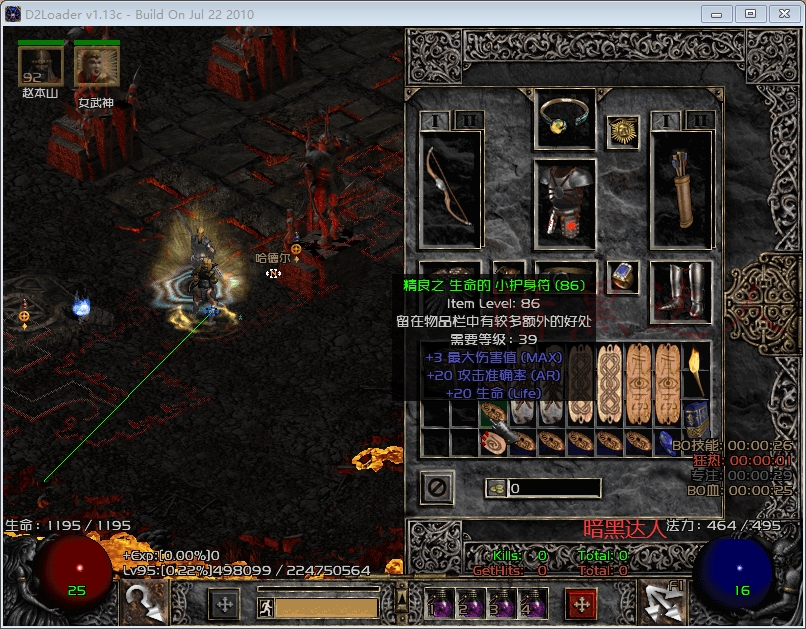Click the equipped metal boots slot
The image size is (806, 629).
[681, 292]
